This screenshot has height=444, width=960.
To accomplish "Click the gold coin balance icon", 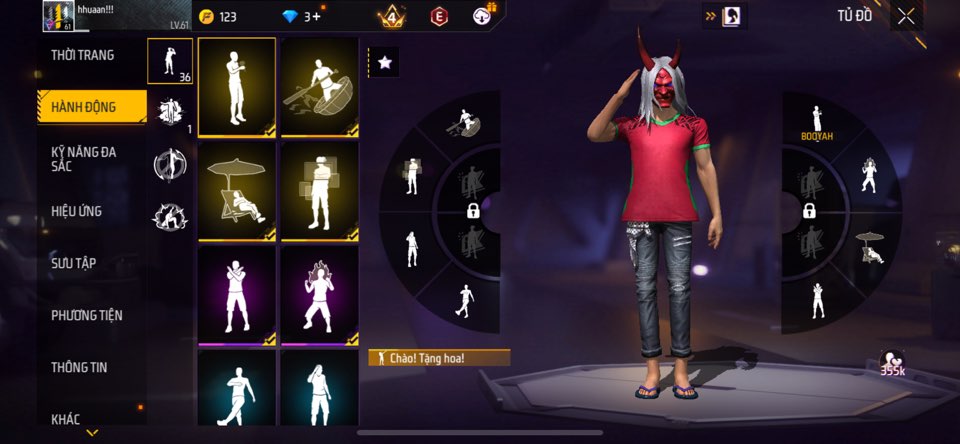I will (x=207, y=16).
